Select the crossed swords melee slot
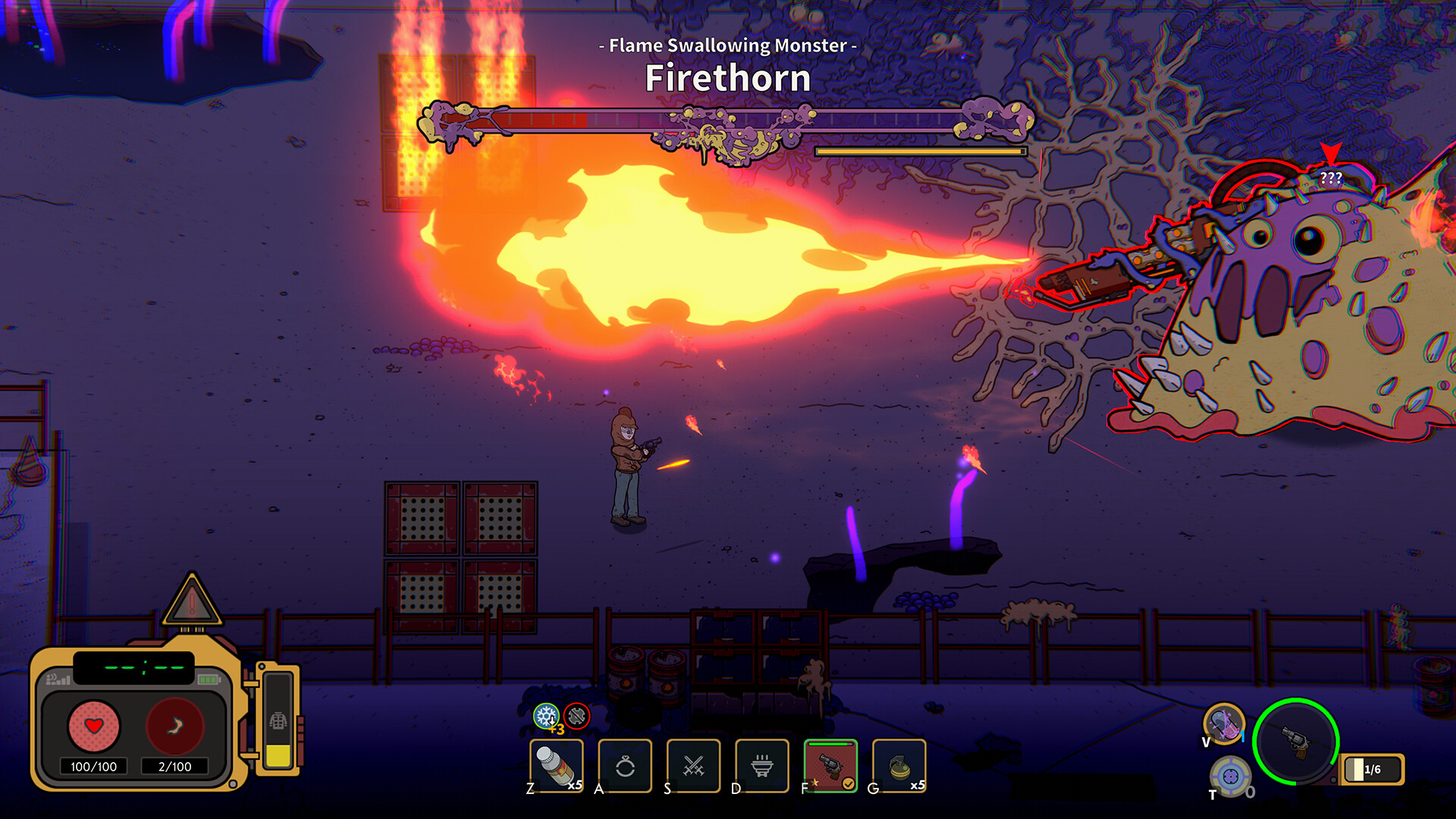 coord(693,766)
